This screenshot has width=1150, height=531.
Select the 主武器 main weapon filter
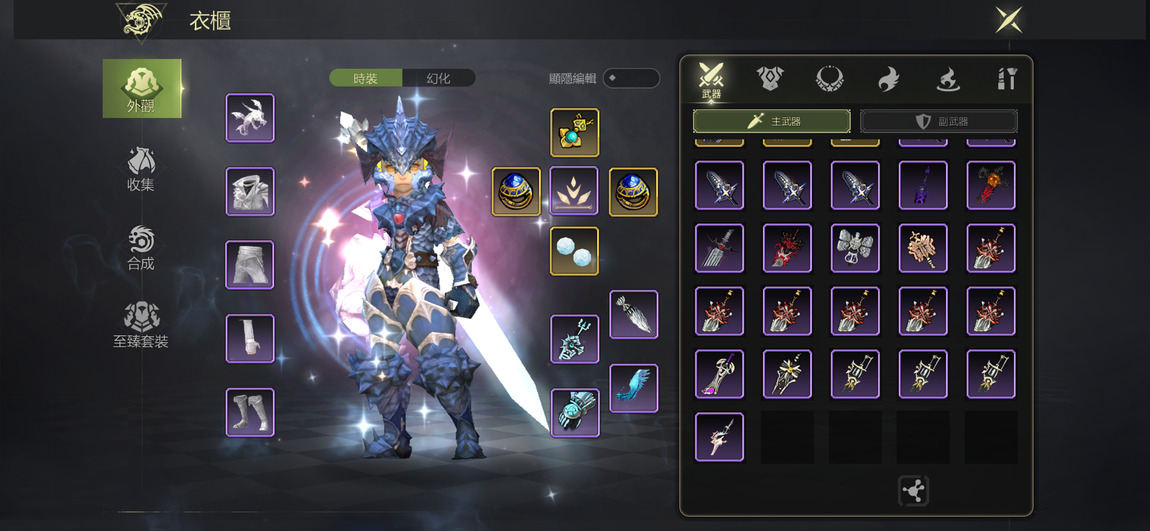[771, 121]
